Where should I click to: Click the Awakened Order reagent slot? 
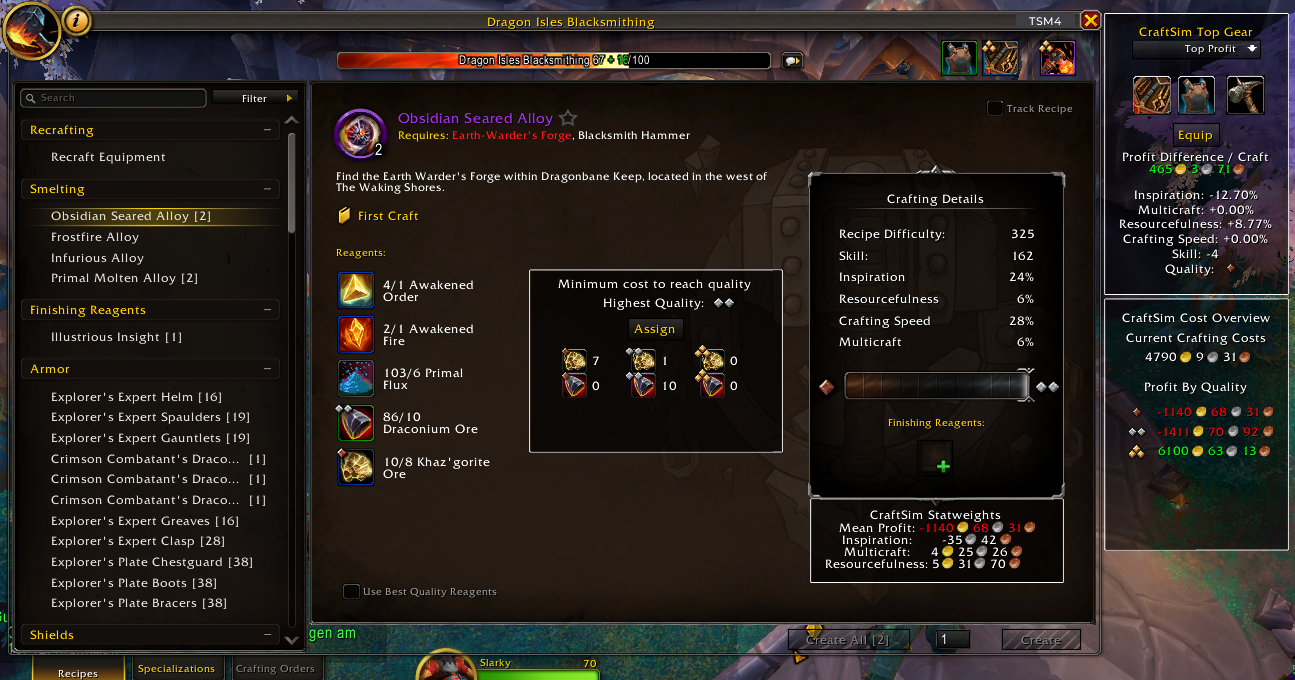tap(357, 290)
